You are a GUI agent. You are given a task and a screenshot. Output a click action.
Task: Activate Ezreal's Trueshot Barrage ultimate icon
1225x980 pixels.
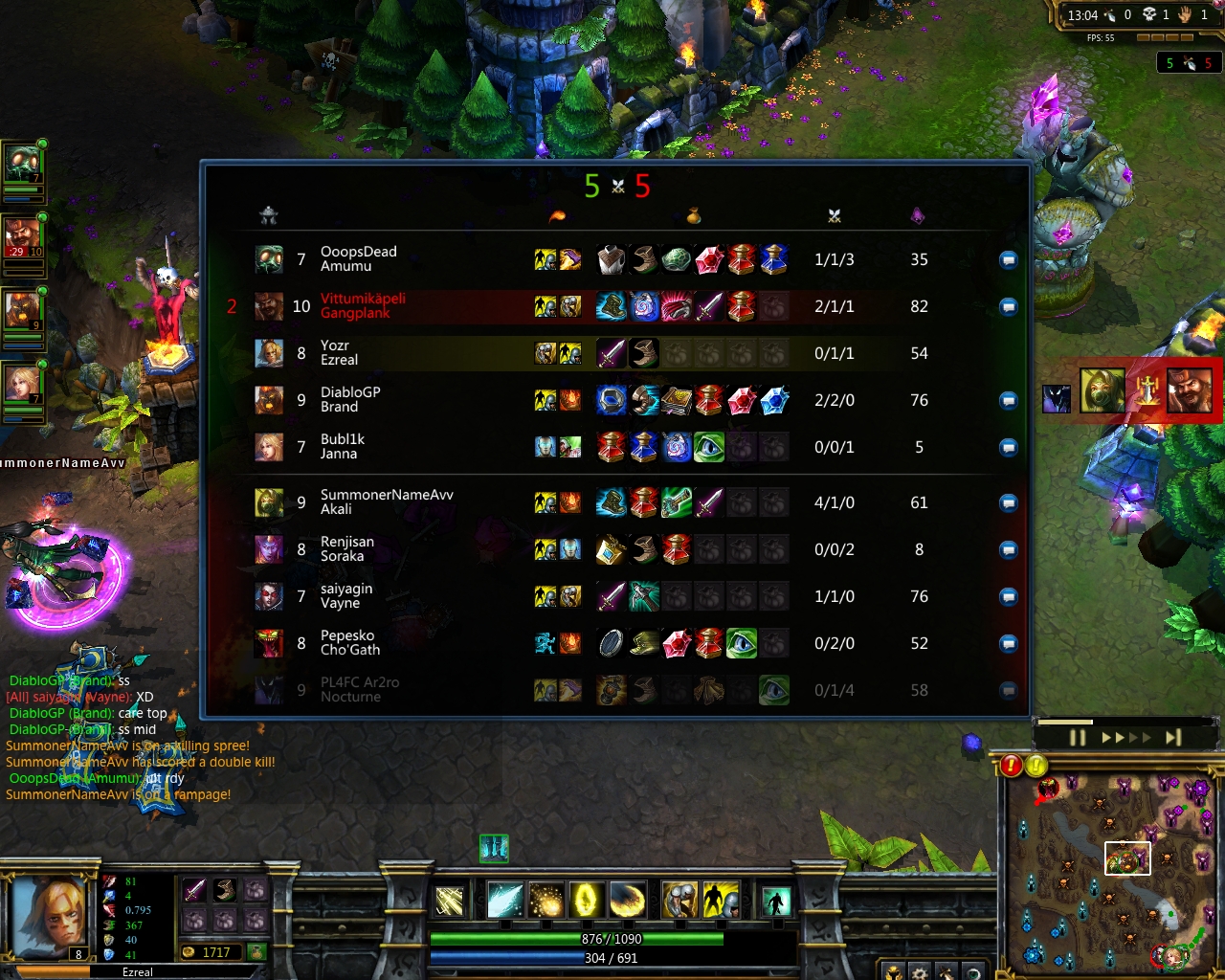tap(627, 900)
